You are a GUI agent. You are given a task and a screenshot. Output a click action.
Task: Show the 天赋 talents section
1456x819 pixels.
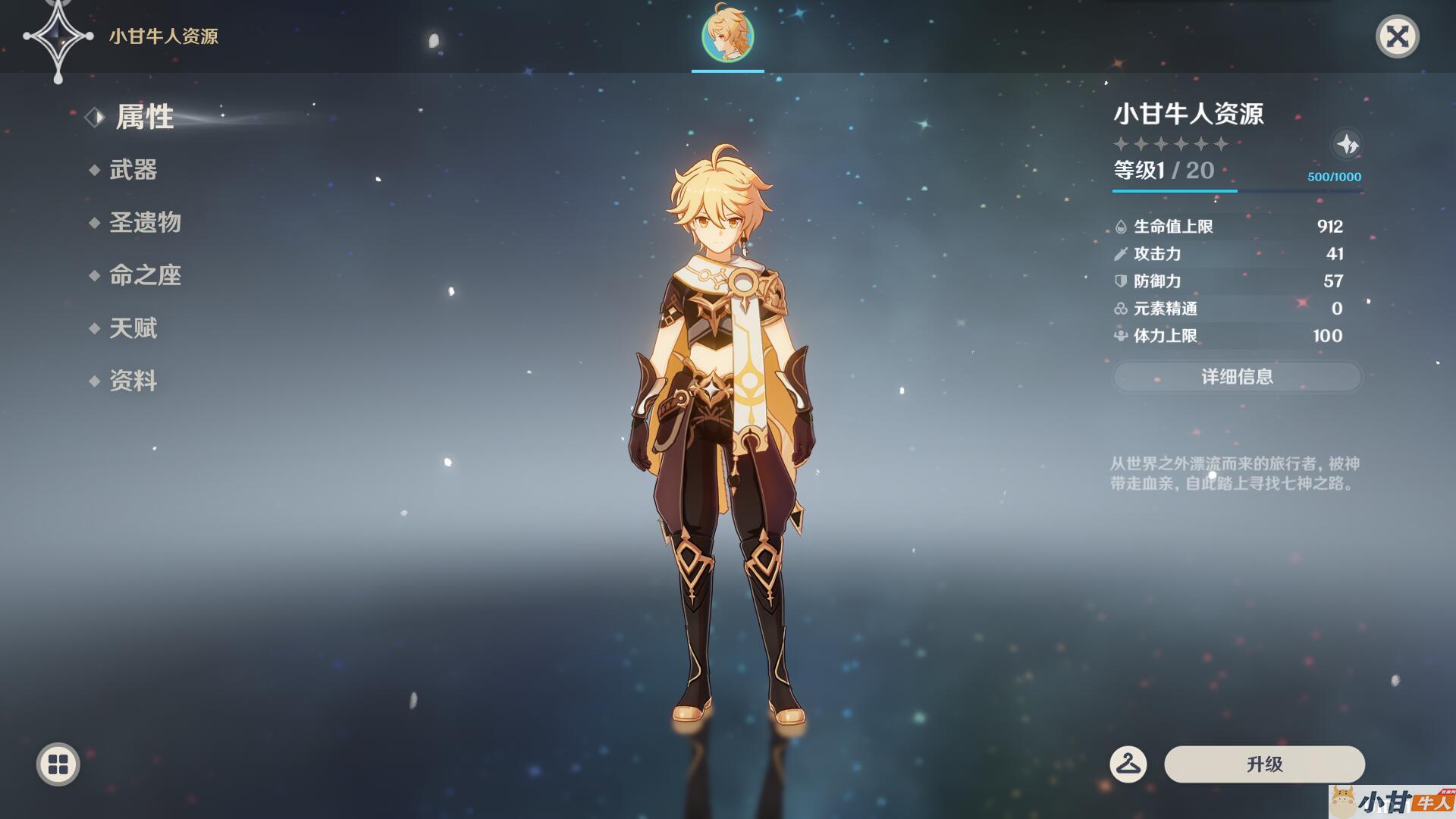[133, 328]
